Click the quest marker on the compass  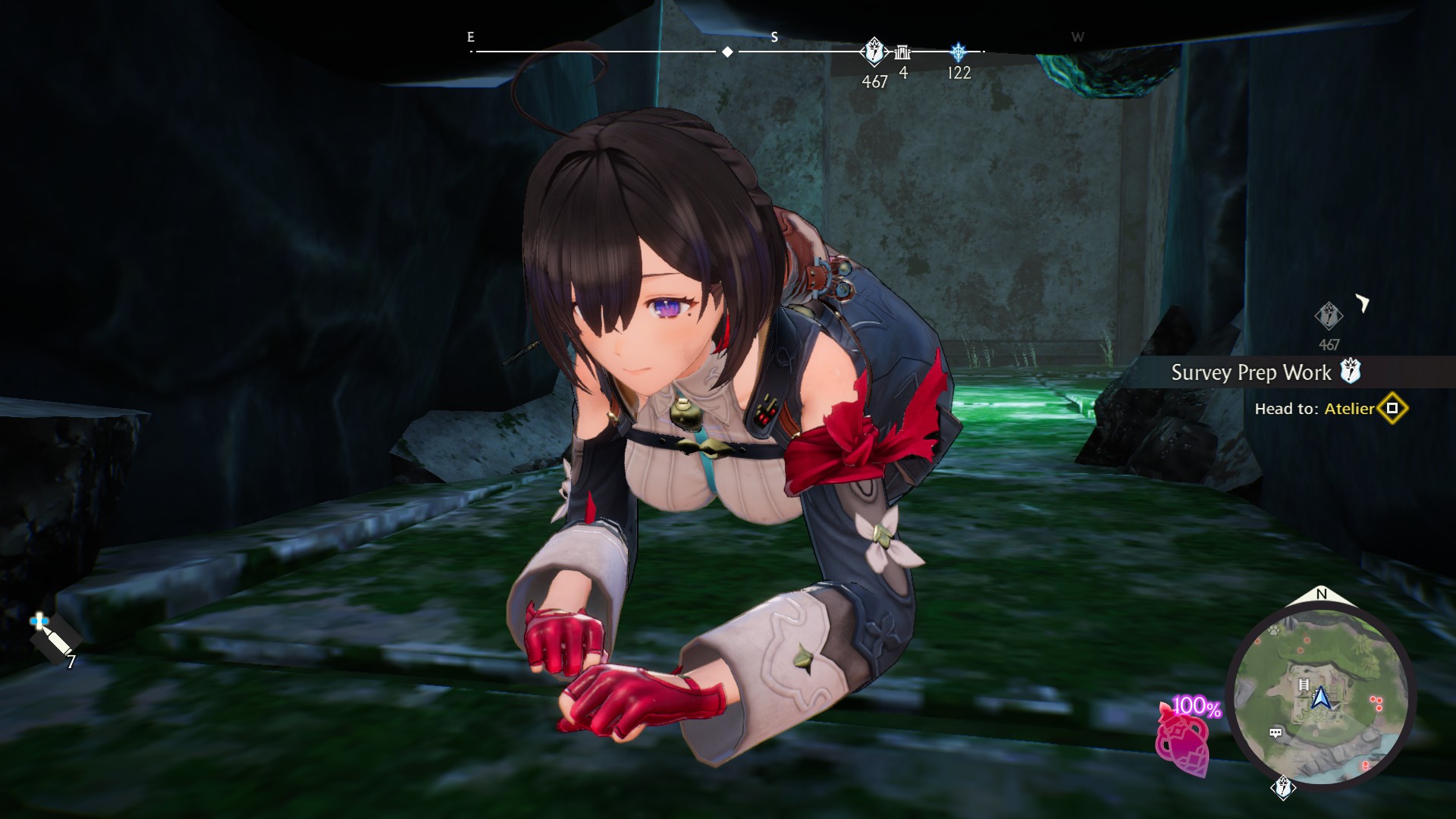click(874, 52)
